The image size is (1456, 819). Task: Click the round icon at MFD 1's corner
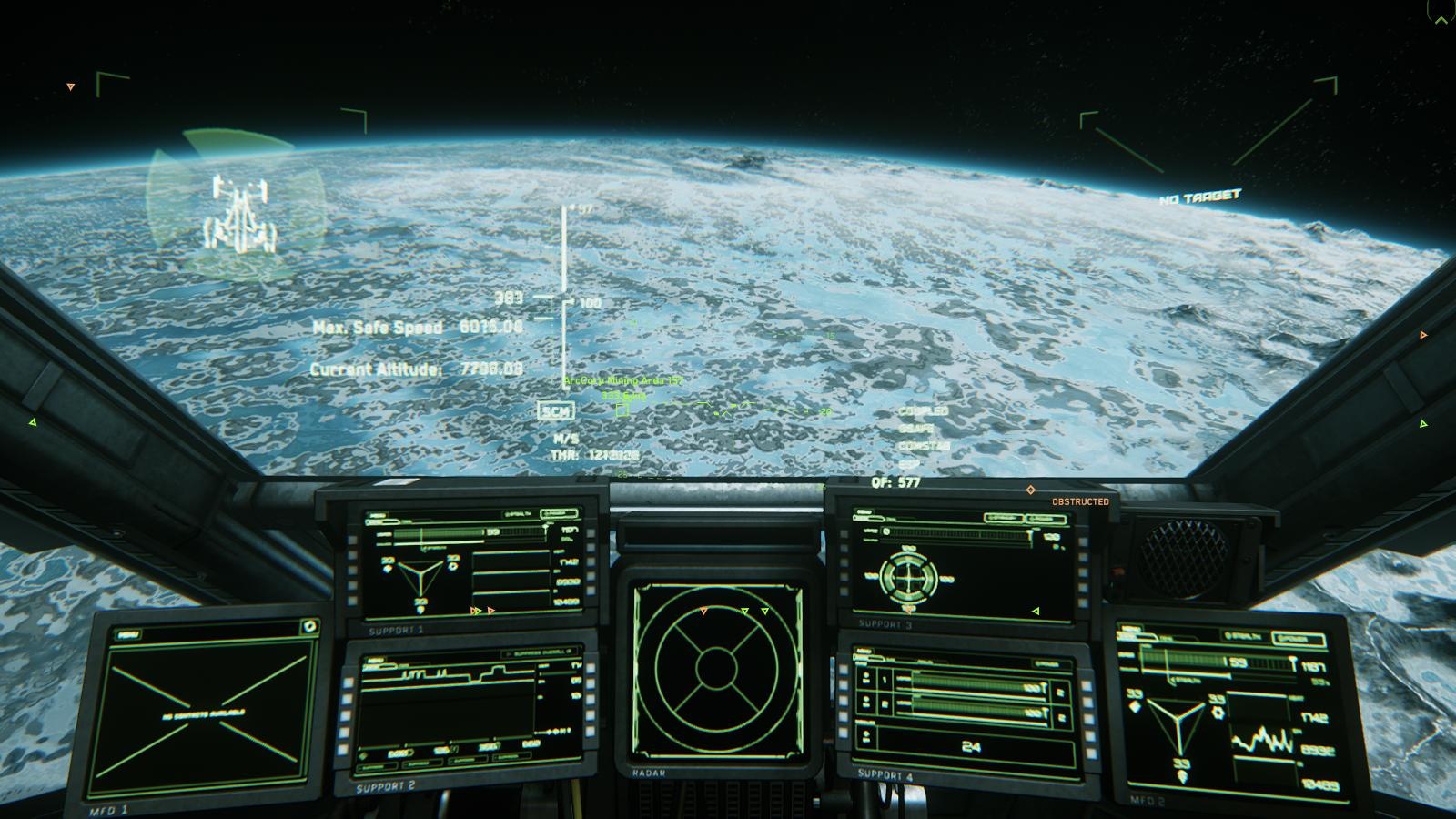[309, 626]
